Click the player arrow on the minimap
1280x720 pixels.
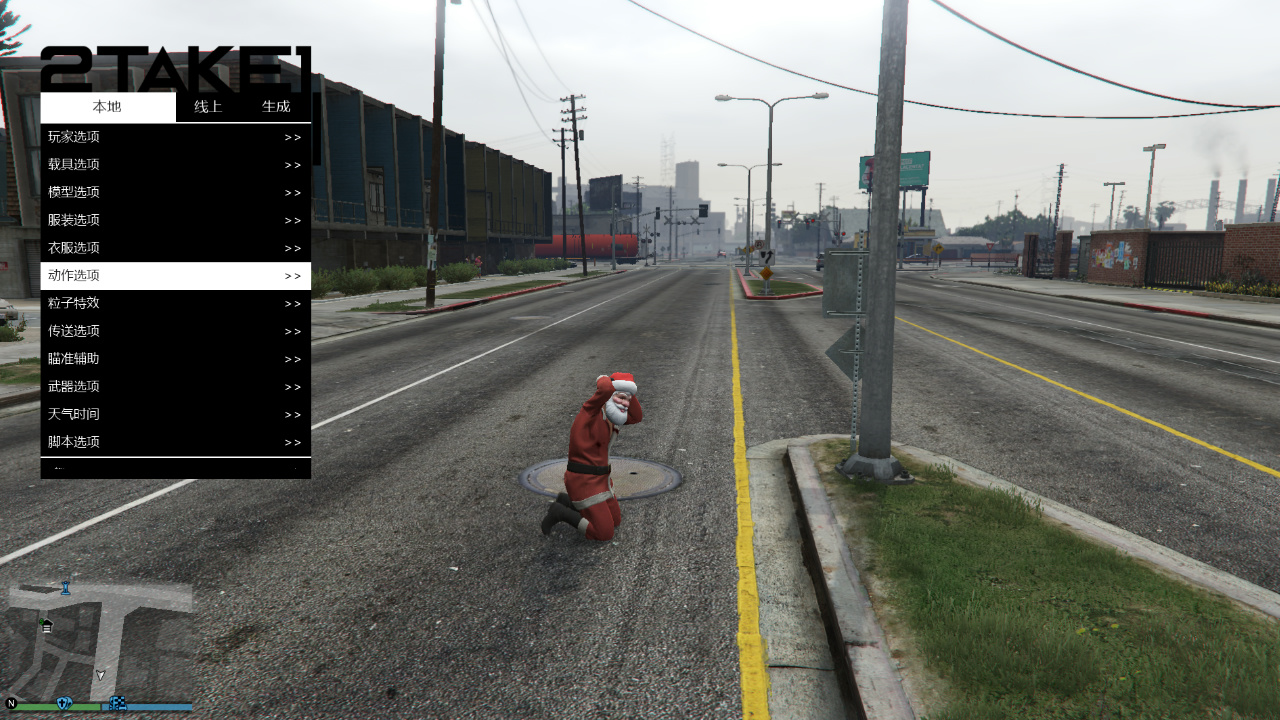coord(101,674)
